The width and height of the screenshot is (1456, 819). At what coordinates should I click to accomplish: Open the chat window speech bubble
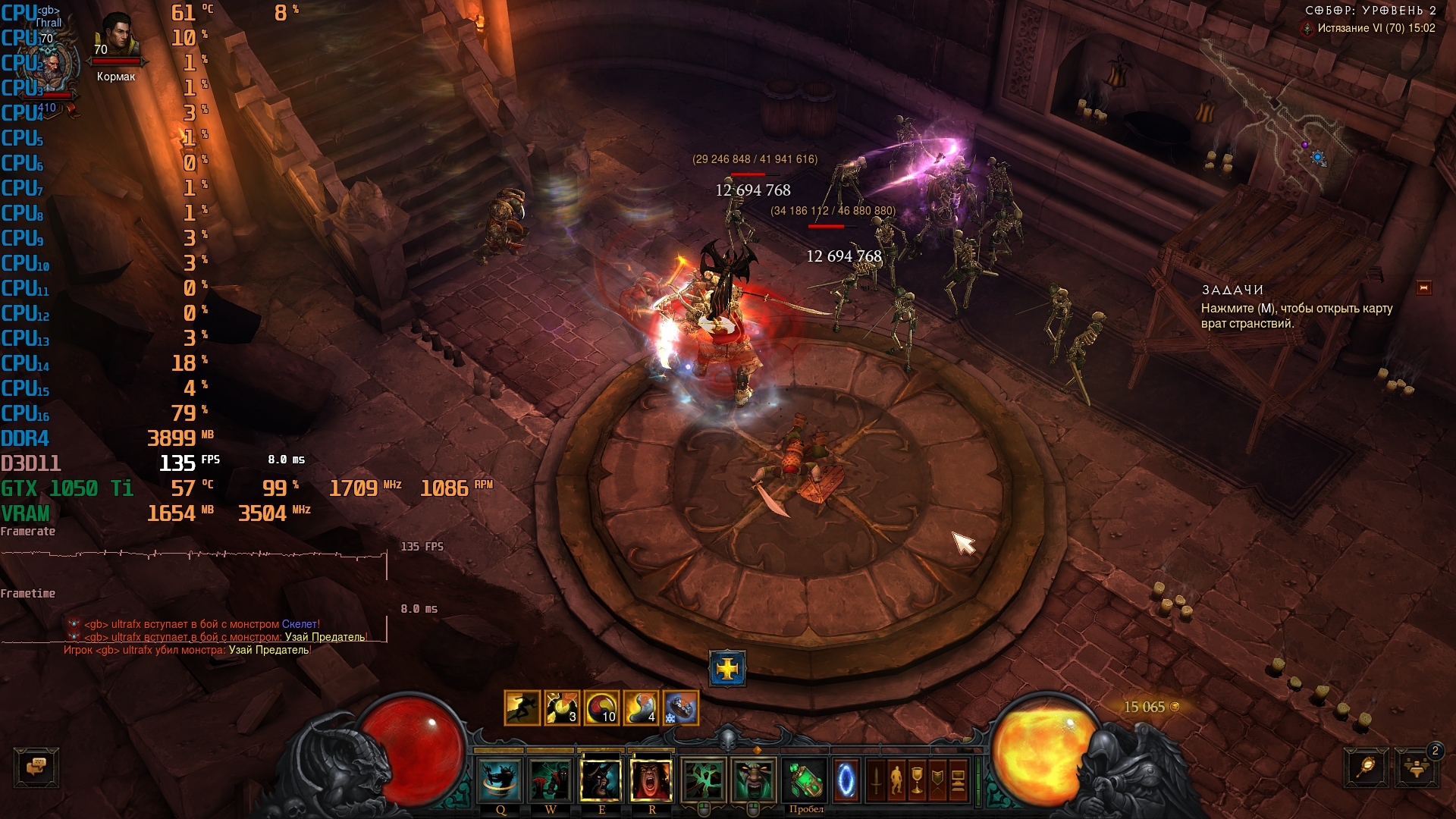36,767
